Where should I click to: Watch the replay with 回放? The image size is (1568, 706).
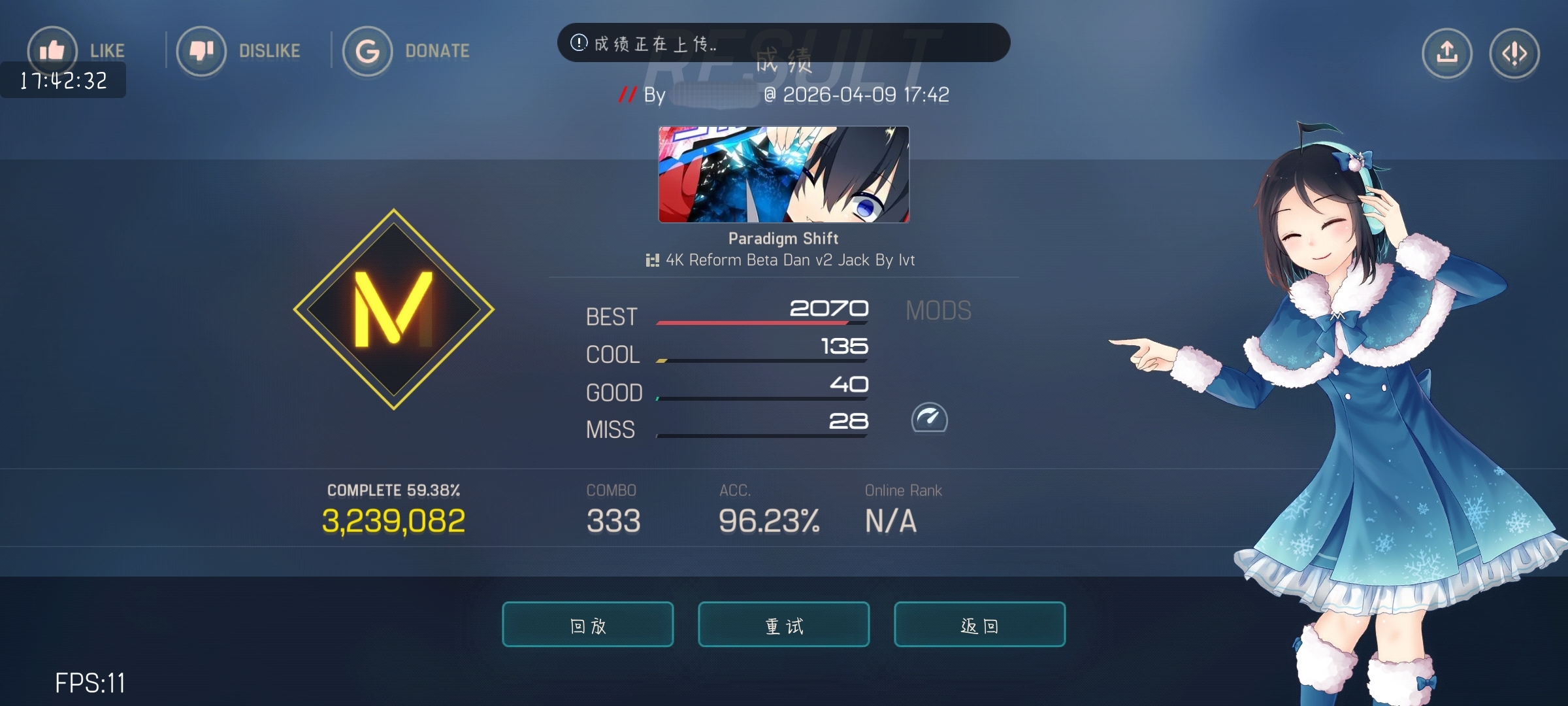[587, 624]
